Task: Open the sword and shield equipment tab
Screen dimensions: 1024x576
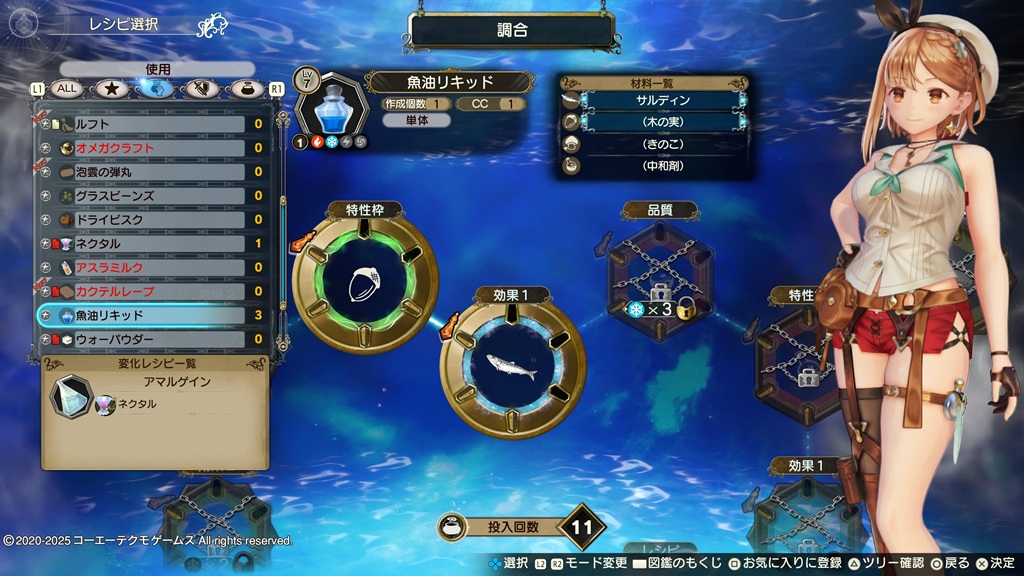Action: [203, 89]
